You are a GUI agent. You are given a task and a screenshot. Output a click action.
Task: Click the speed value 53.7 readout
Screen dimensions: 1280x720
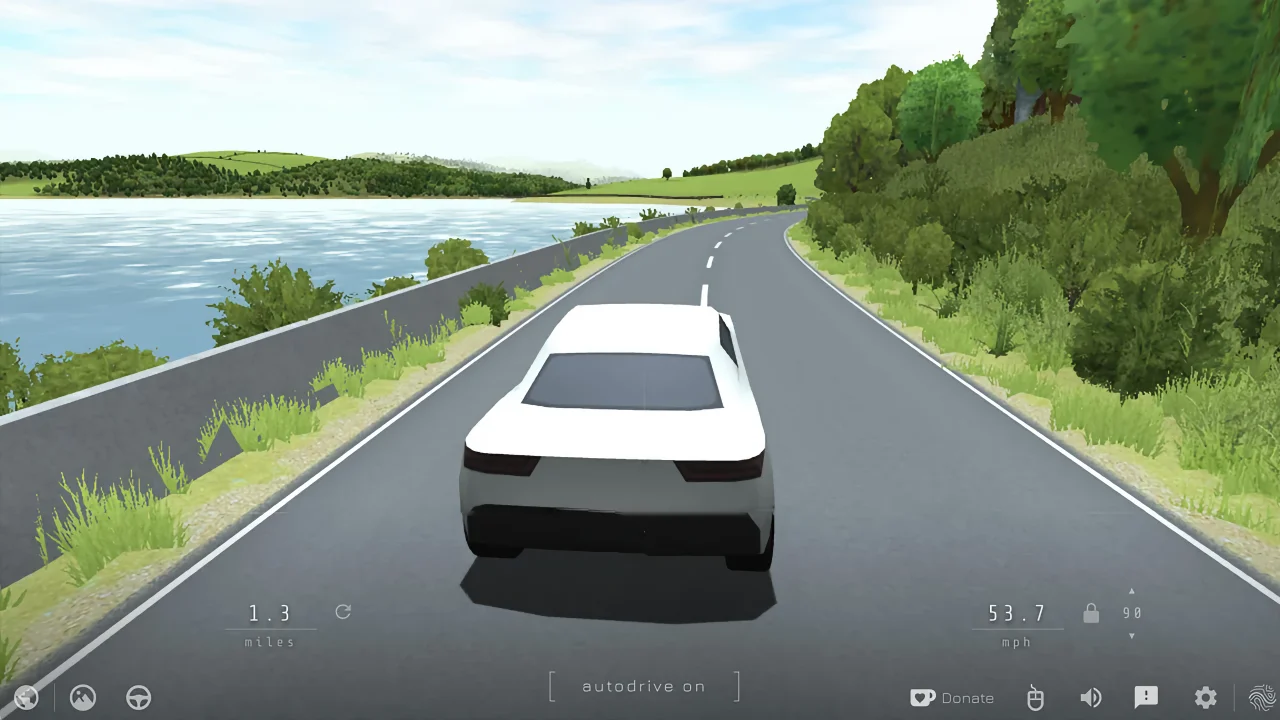click(1017, 612)
